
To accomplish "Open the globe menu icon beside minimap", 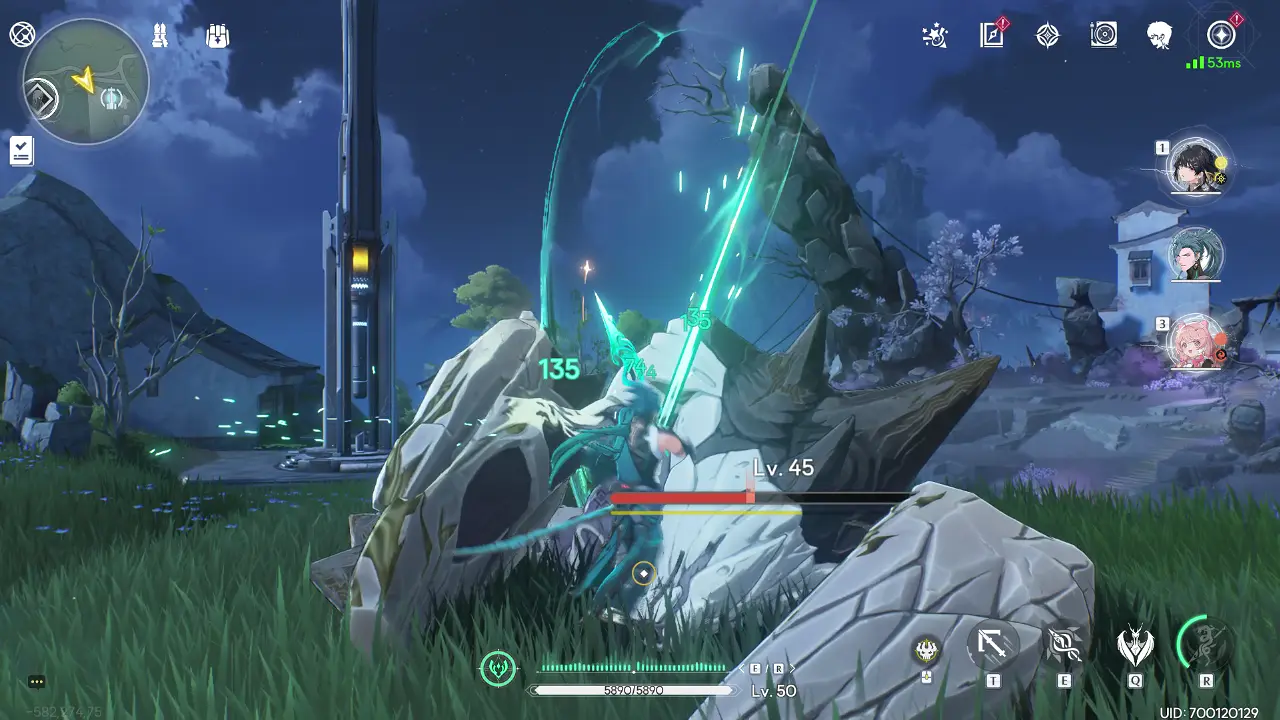I will [x=22, y=35].
